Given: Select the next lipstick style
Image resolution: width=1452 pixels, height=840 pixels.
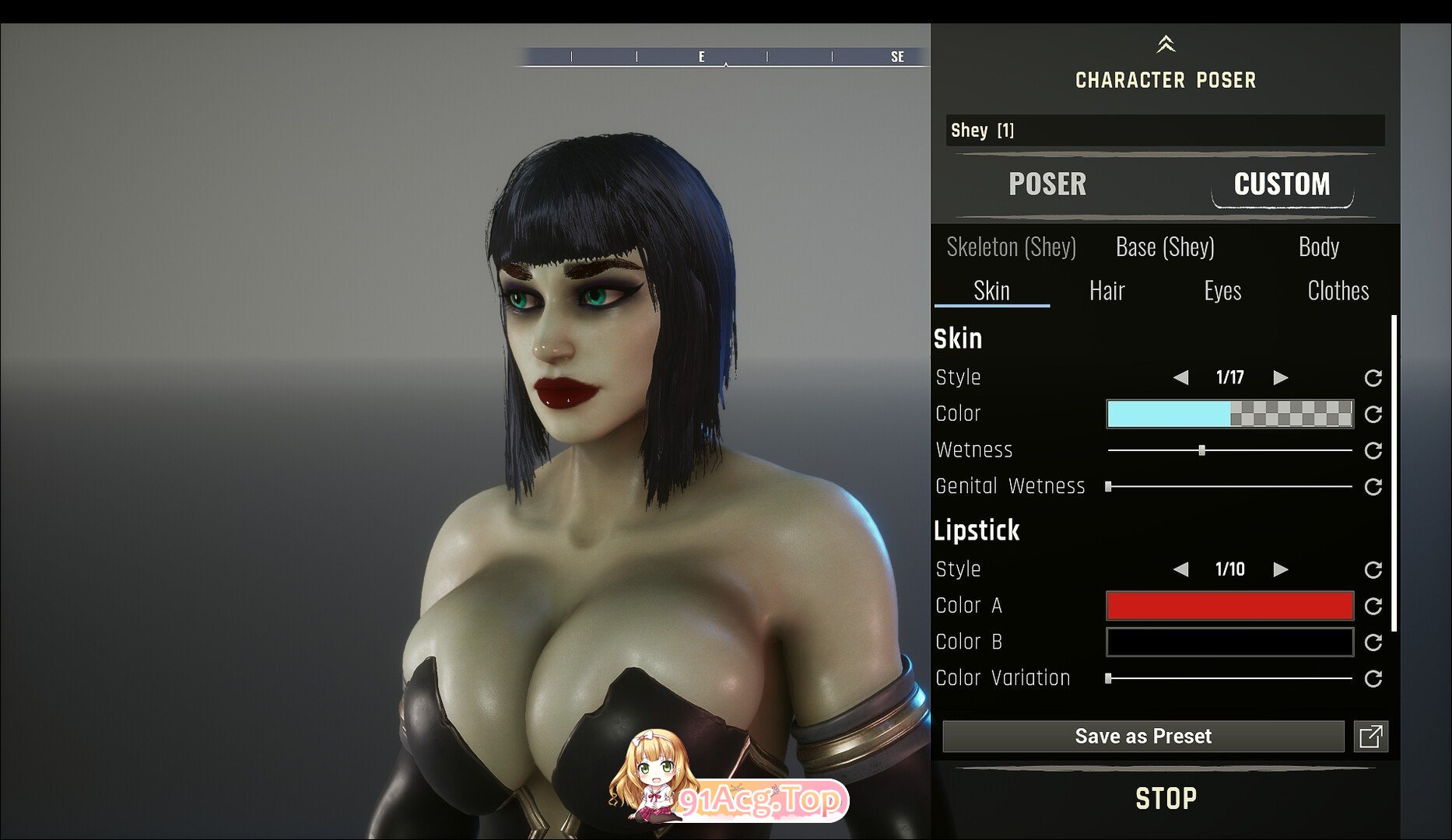Looking at the screenshot, I should [x=1280, y=569].
